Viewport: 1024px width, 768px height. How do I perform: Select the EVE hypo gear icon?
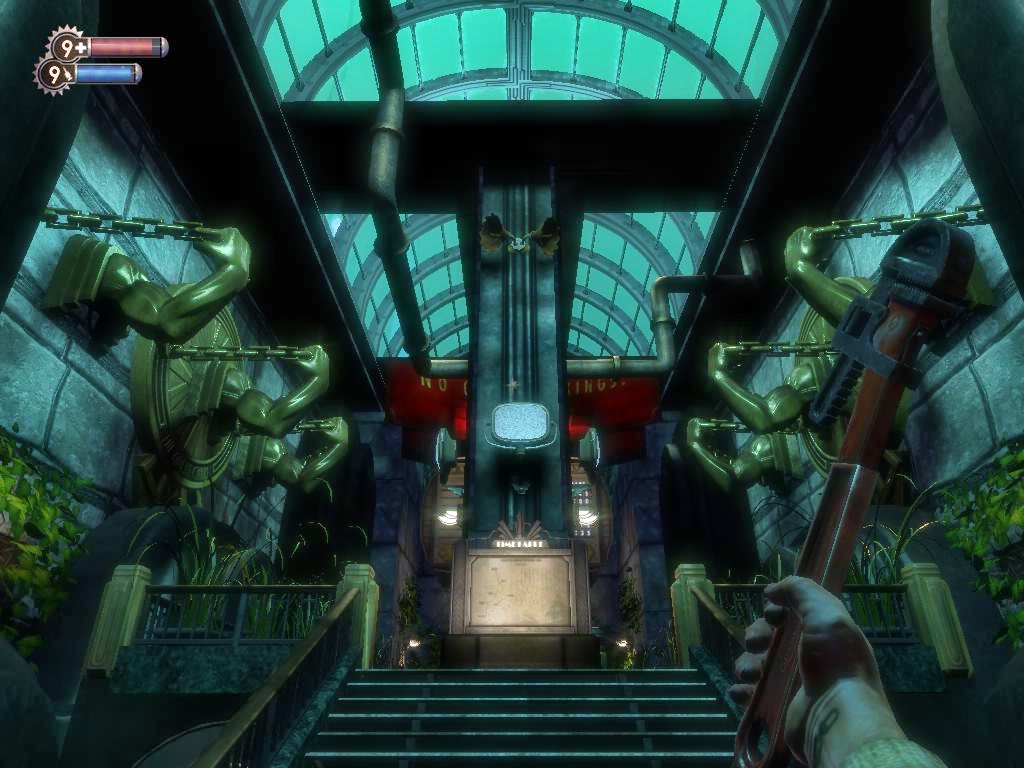[55, 74]
